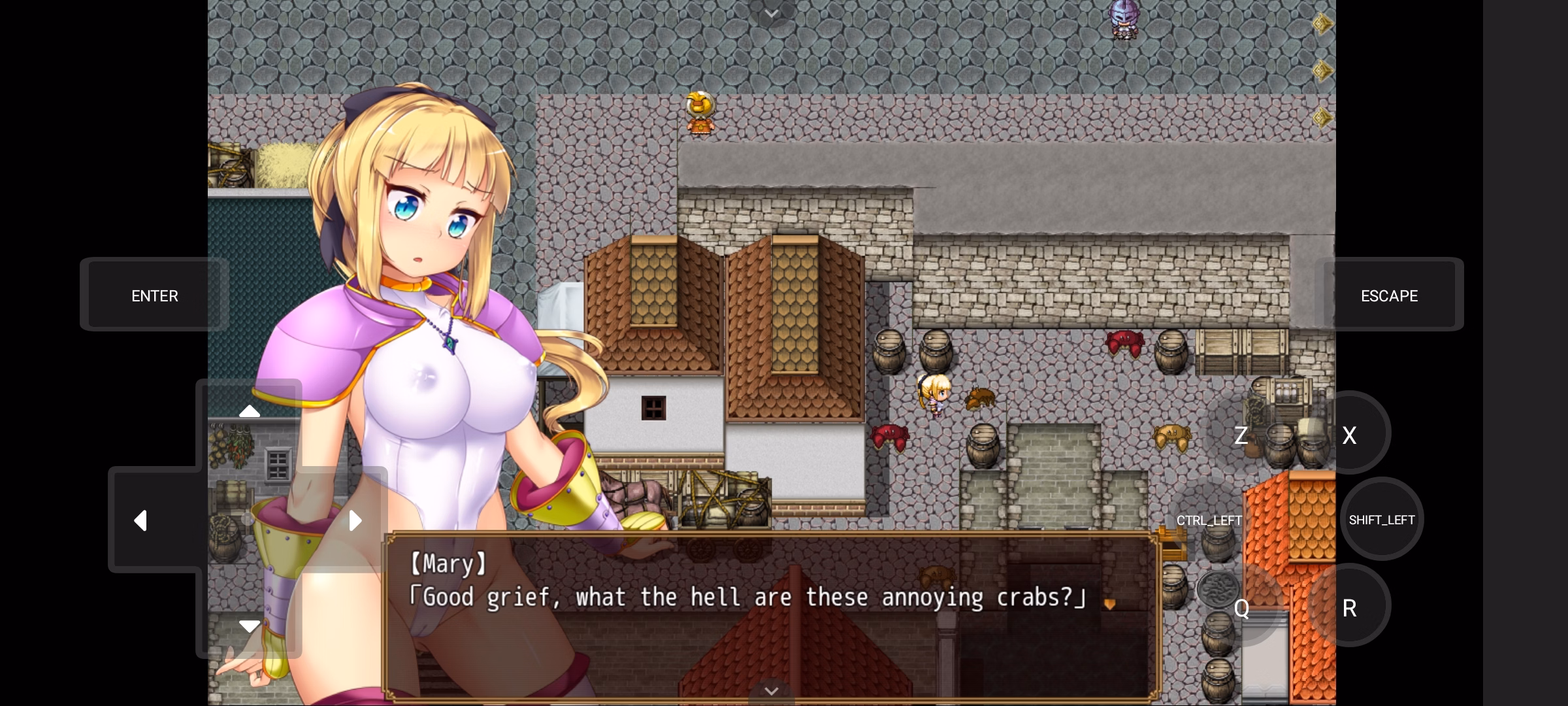Tap the ESCAPE virtual key
The width and height of the screenshot is (1568, 706).
(1389, 295)
